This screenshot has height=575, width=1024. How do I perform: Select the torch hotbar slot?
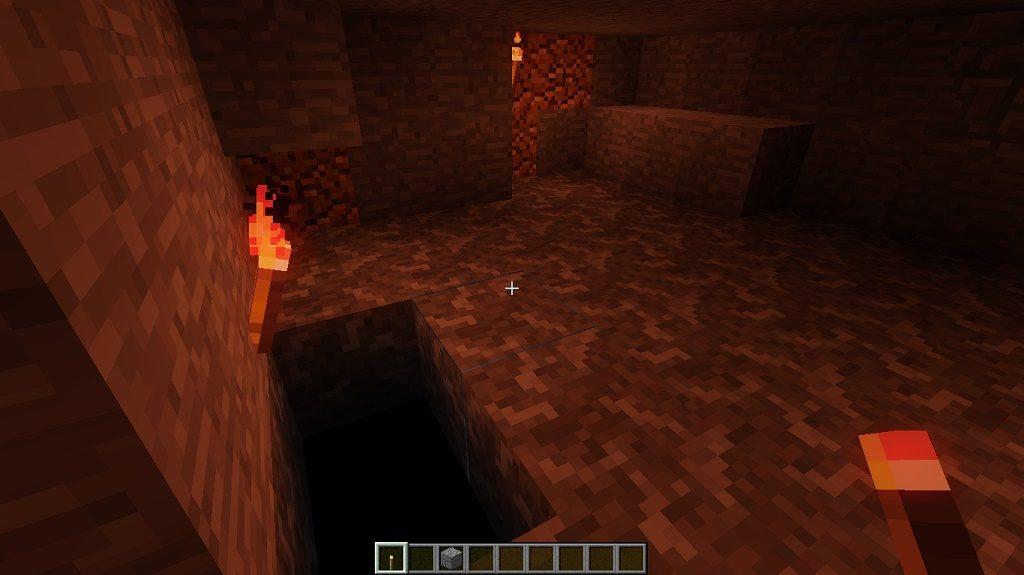(x=391, y=558)
